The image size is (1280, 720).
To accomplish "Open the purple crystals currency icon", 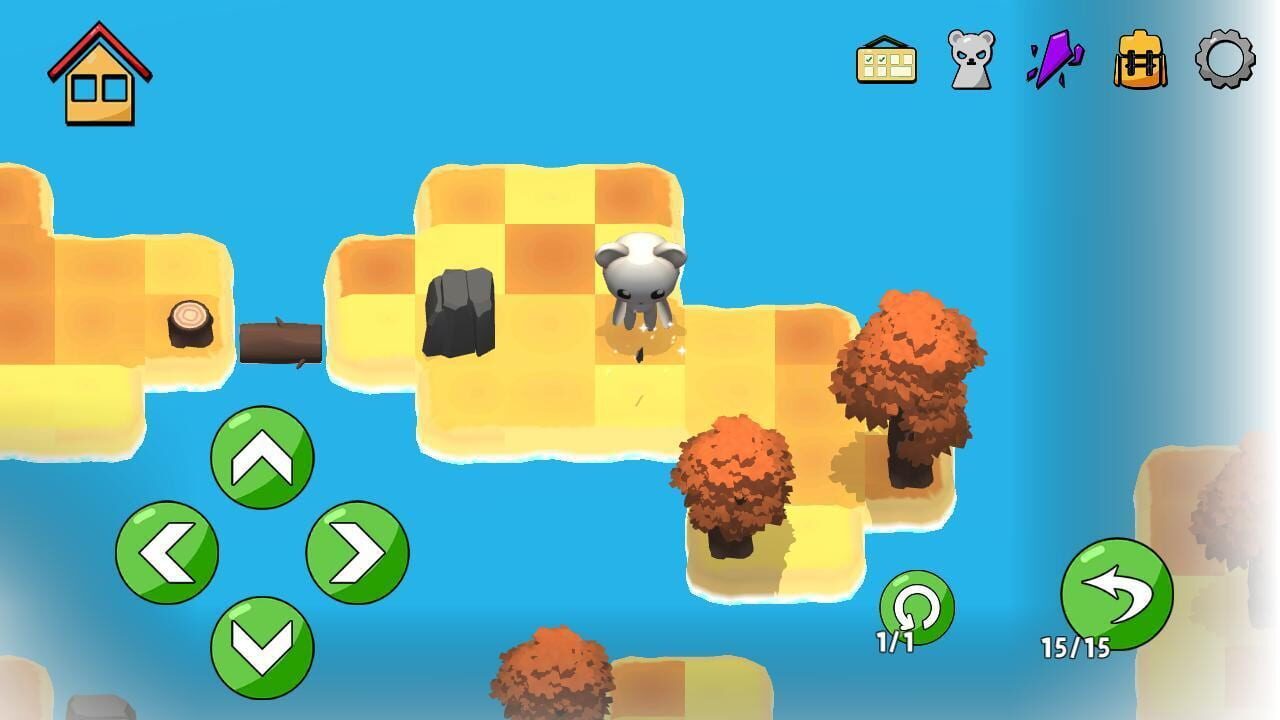I will coord(1056,62).
